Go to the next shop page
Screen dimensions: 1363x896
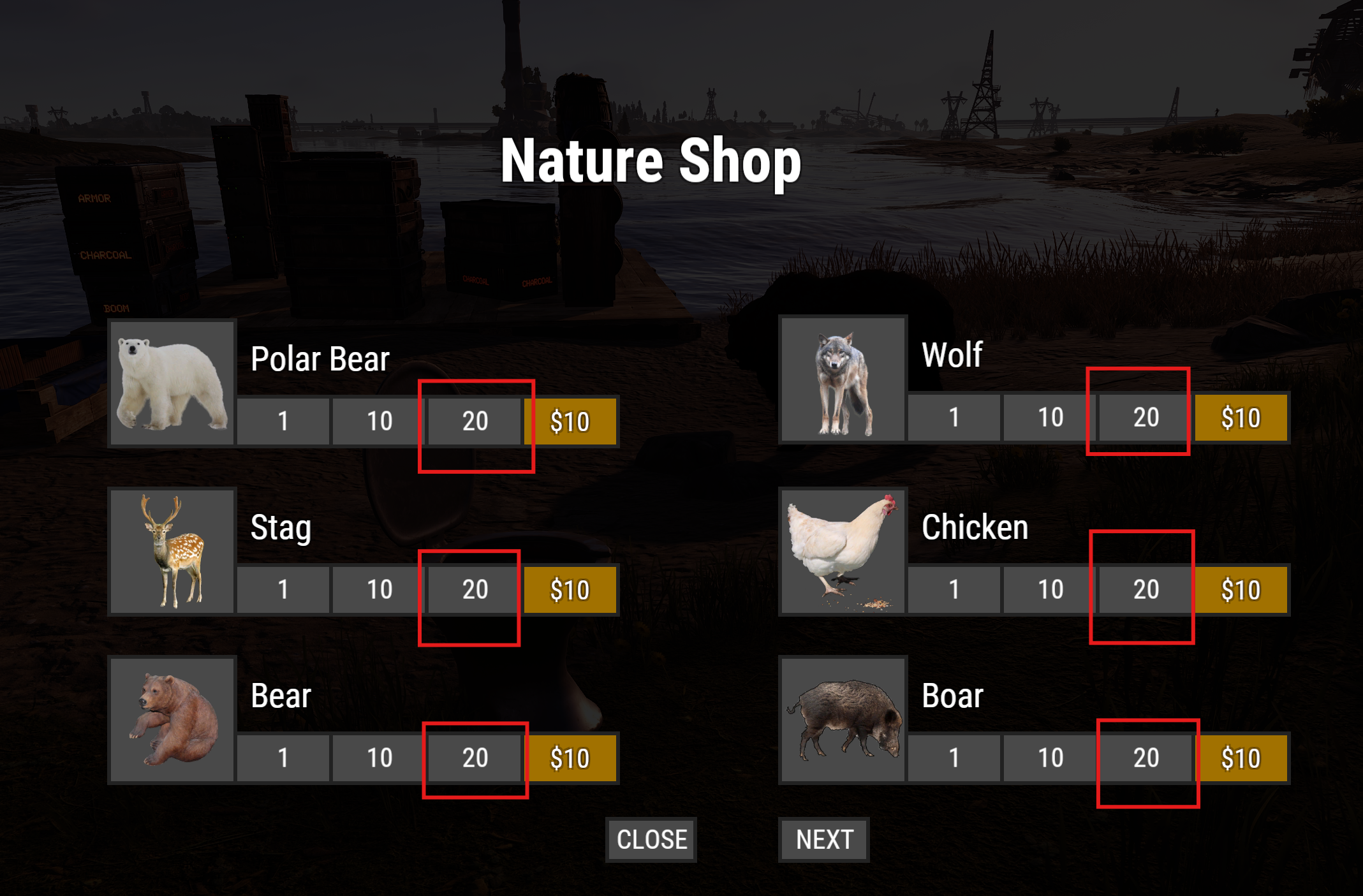pyautogui.click(x=823, y=839)
